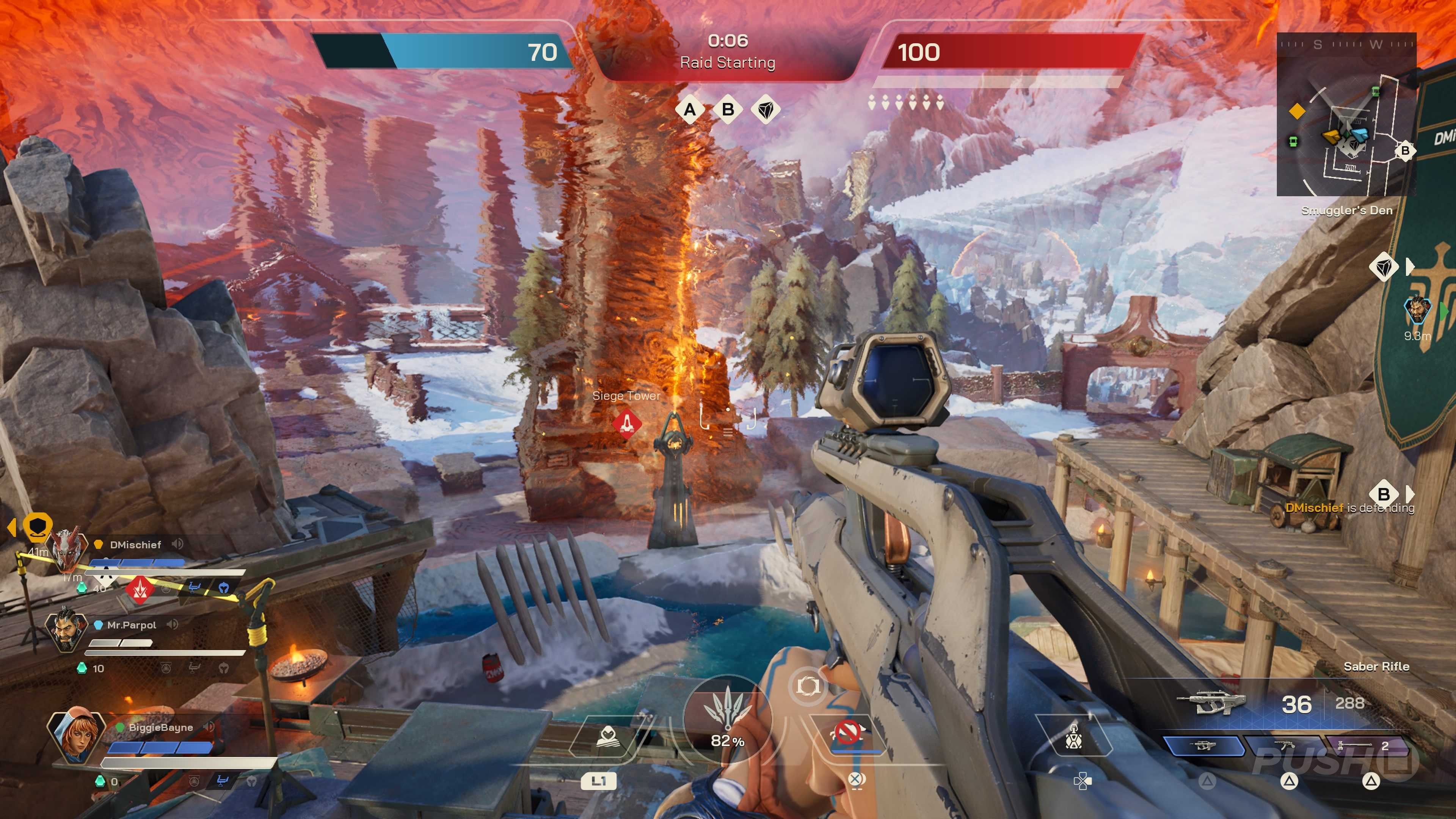Select objective A icon at top
The height and width of the screenshot is (819, 1456).
pyautogui.click(x=690, y=110)
